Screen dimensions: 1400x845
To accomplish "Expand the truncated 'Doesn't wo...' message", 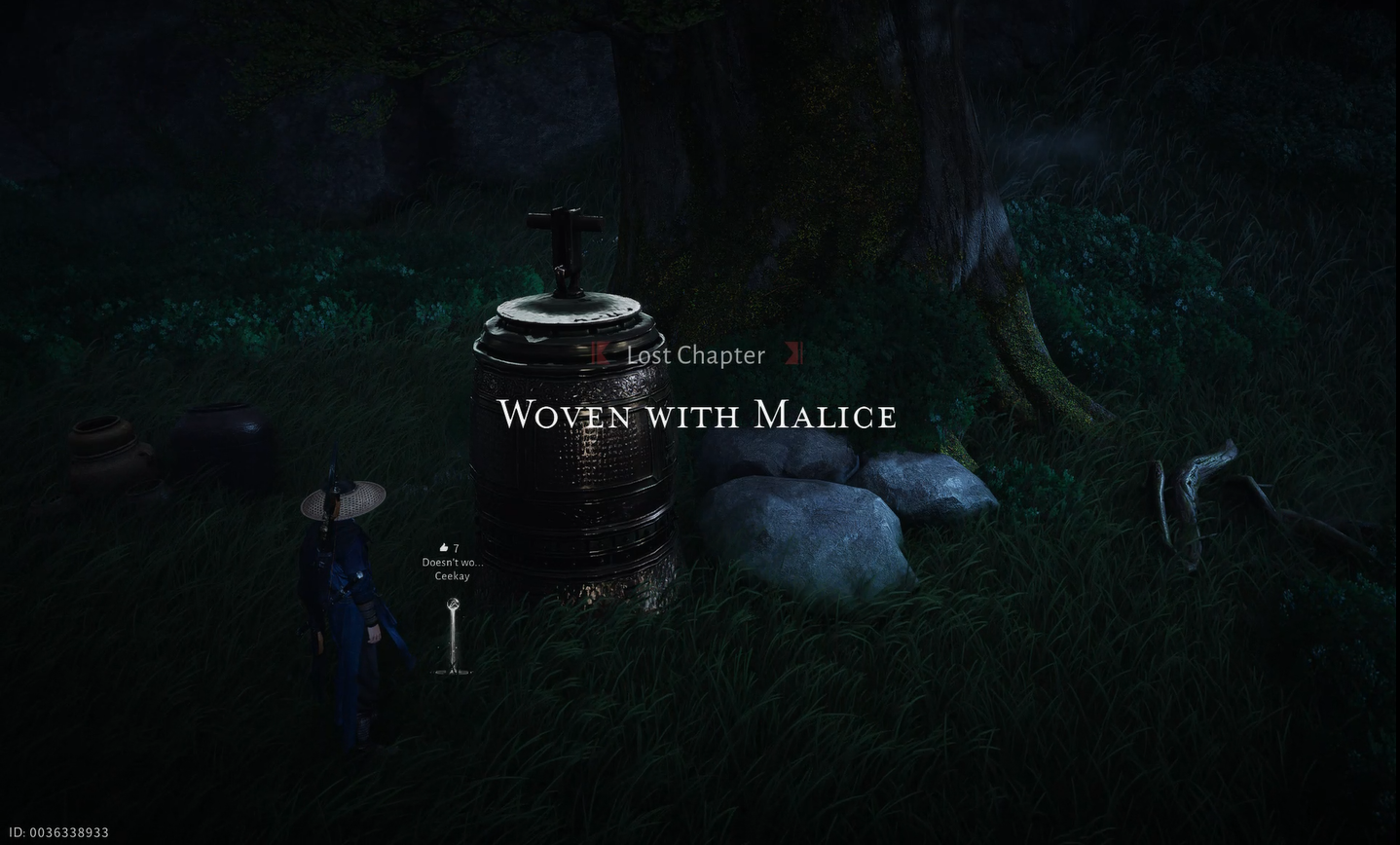I will (453, 563).
